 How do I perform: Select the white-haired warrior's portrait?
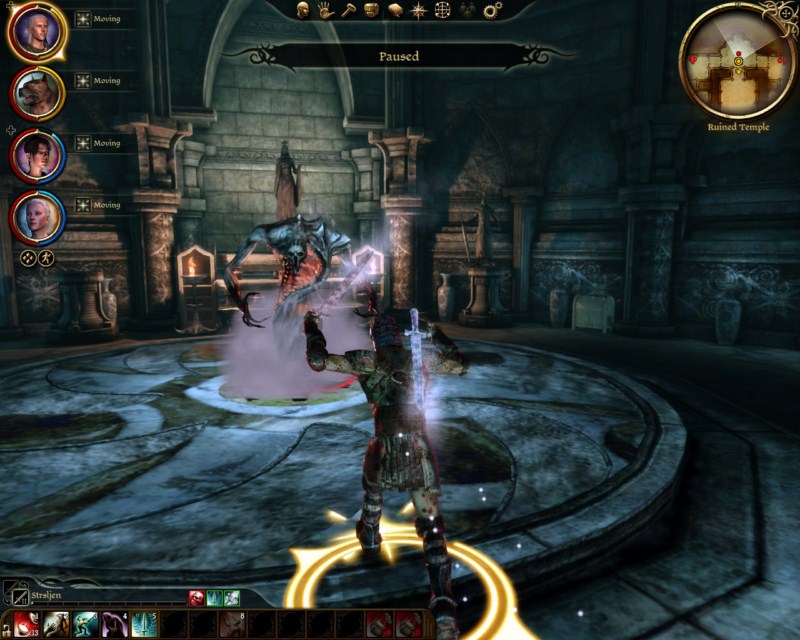pos(37,33)
